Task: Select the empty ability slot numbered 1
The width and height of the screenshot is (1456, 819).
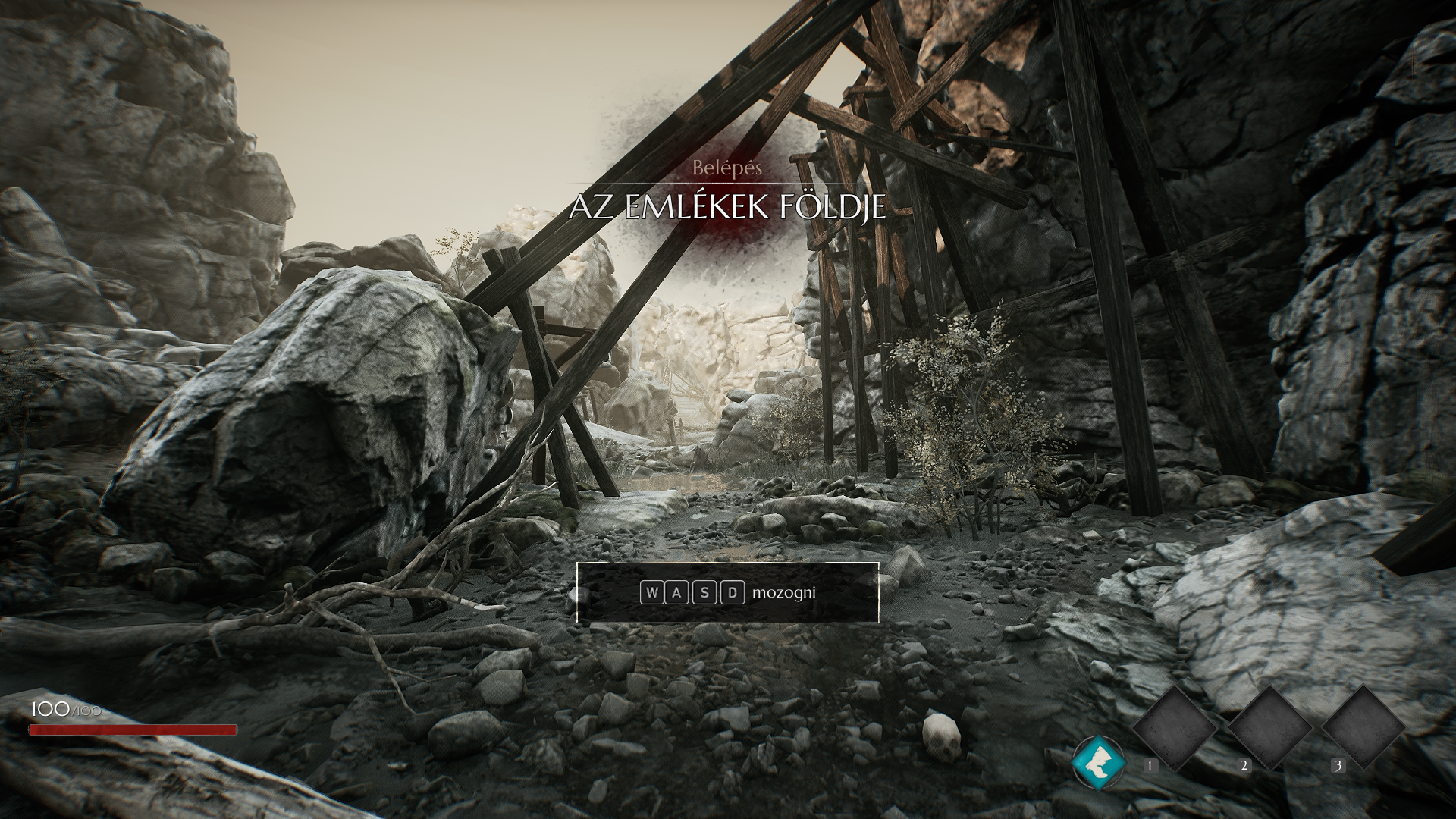Action: 1175,728
